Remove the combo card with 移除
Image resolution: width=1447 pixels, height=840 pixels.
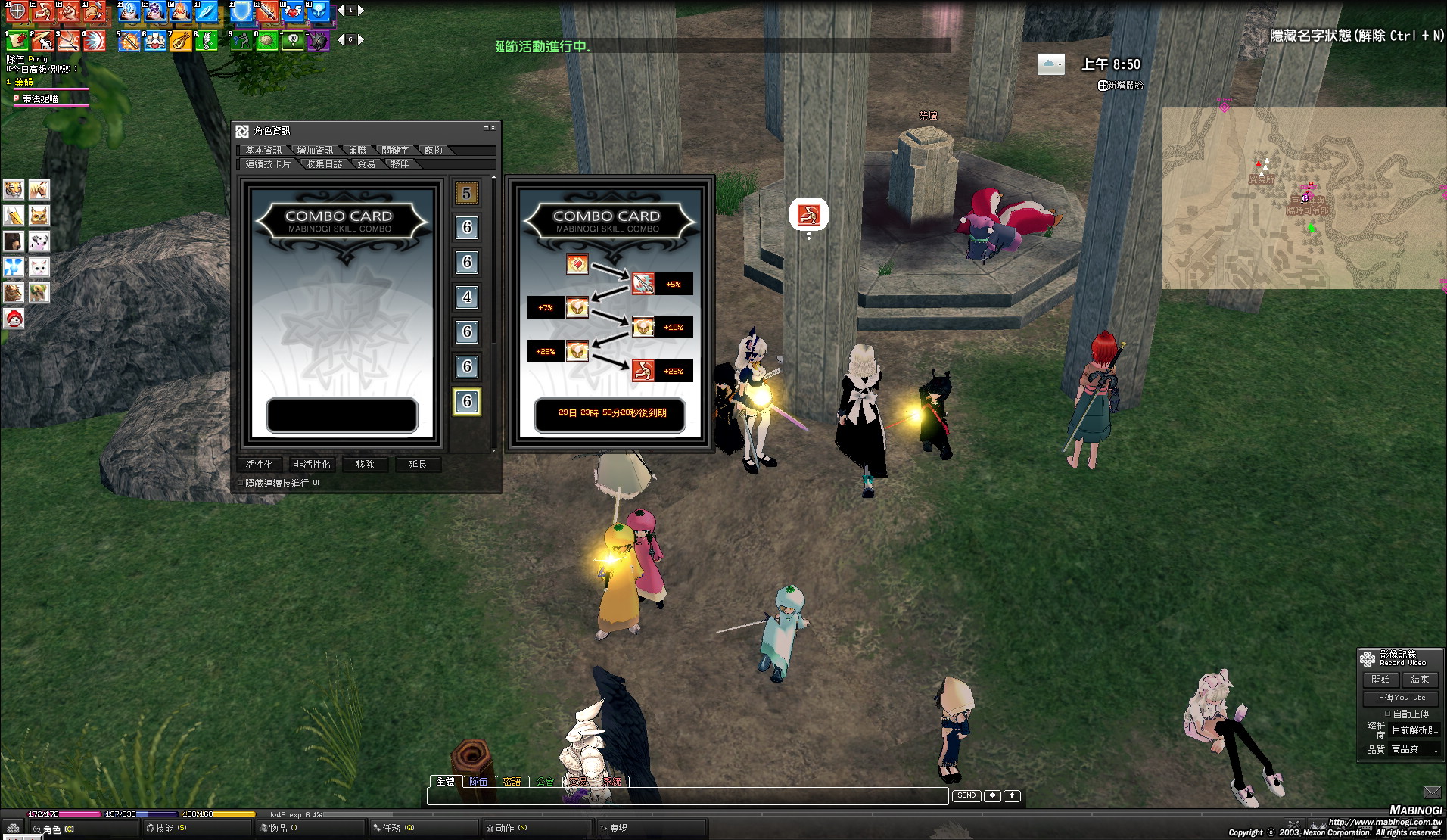click(365, 465)
